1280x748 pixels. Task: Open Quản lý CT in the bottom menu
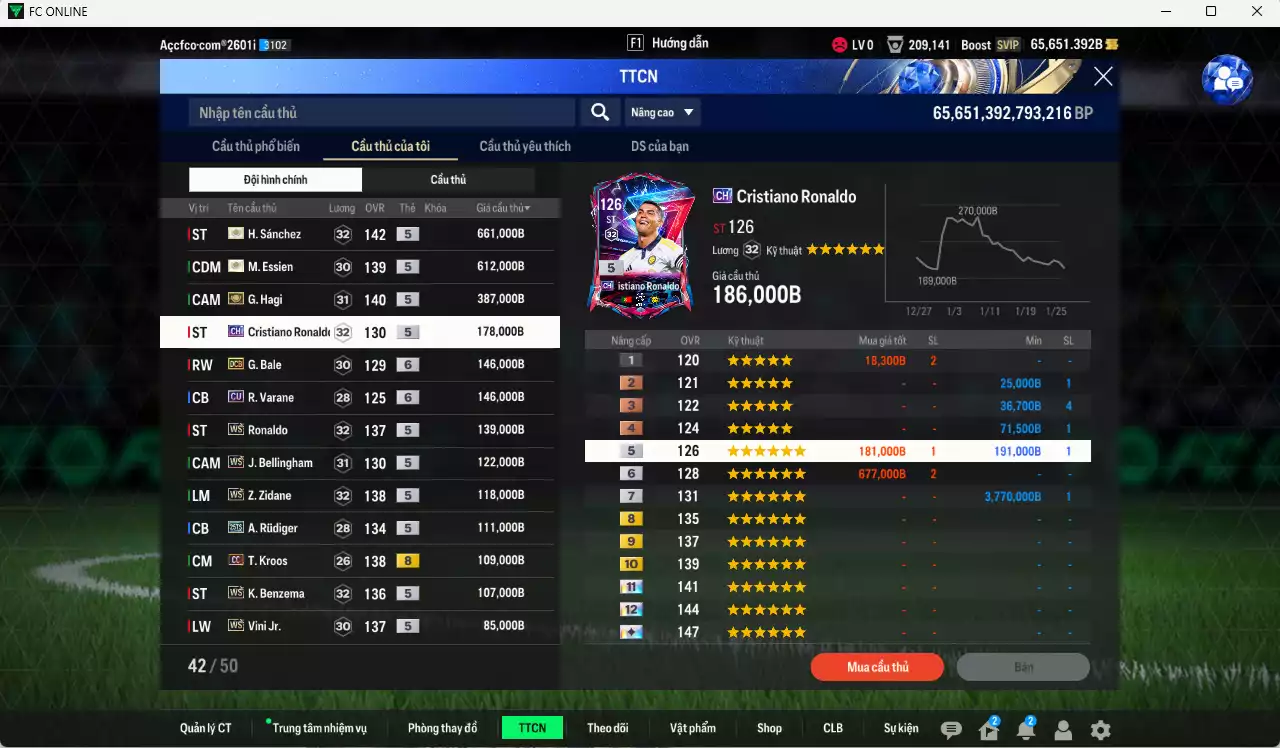point(206,728)
